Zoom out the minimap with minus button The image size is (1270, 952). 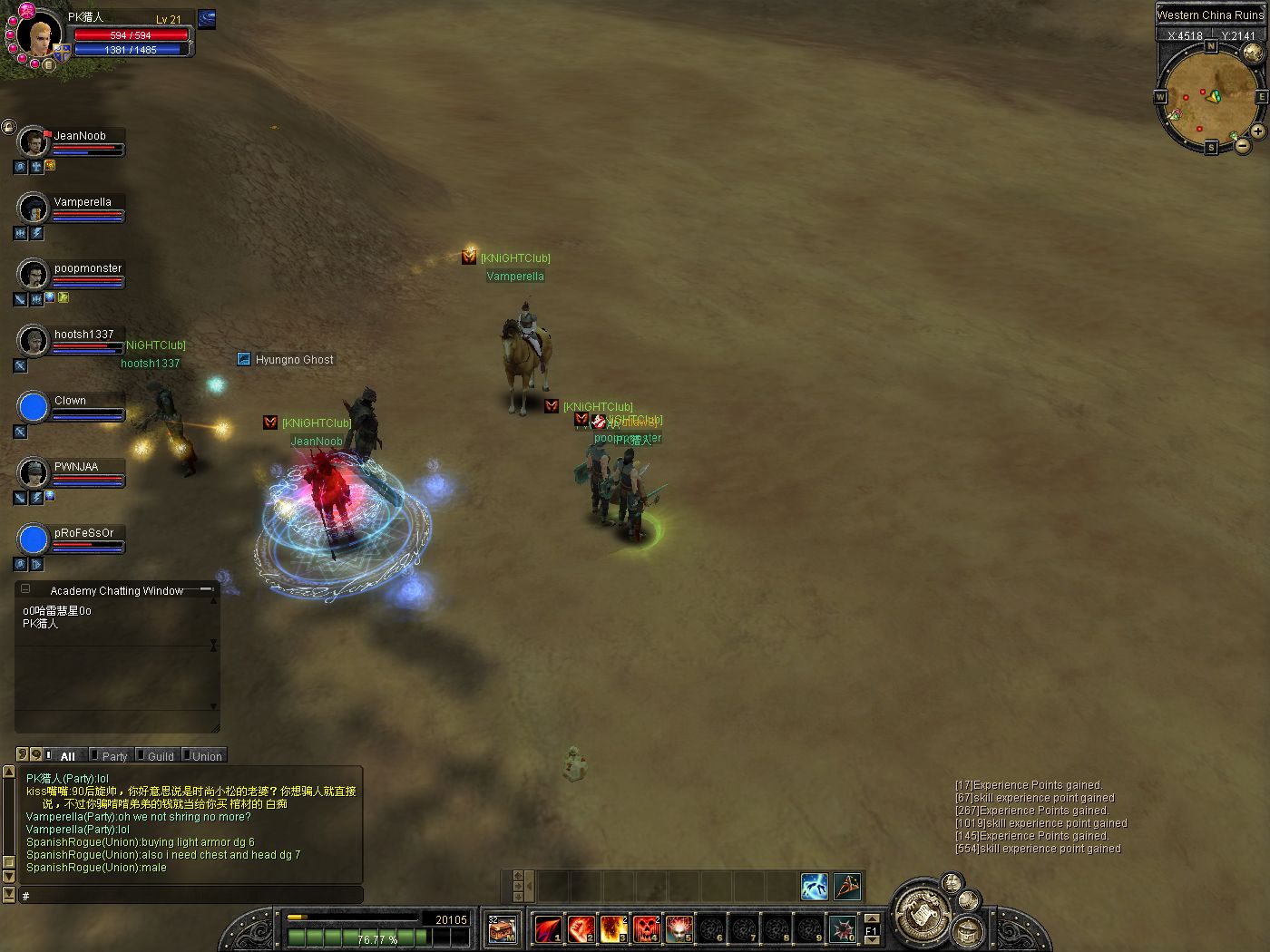coord(1241,145)
